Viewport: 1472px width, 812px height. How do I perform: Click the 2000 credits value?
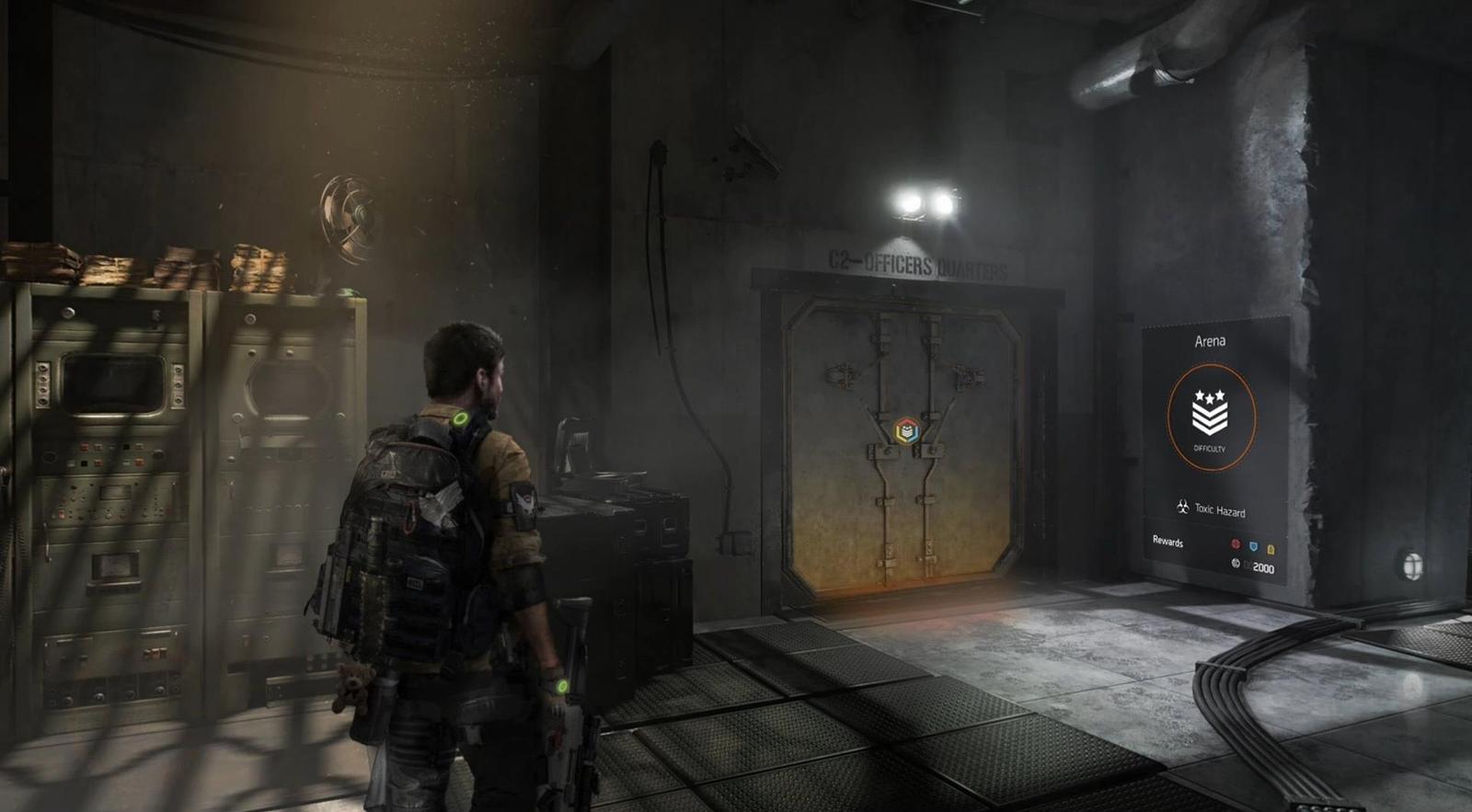pos(1264,568)
